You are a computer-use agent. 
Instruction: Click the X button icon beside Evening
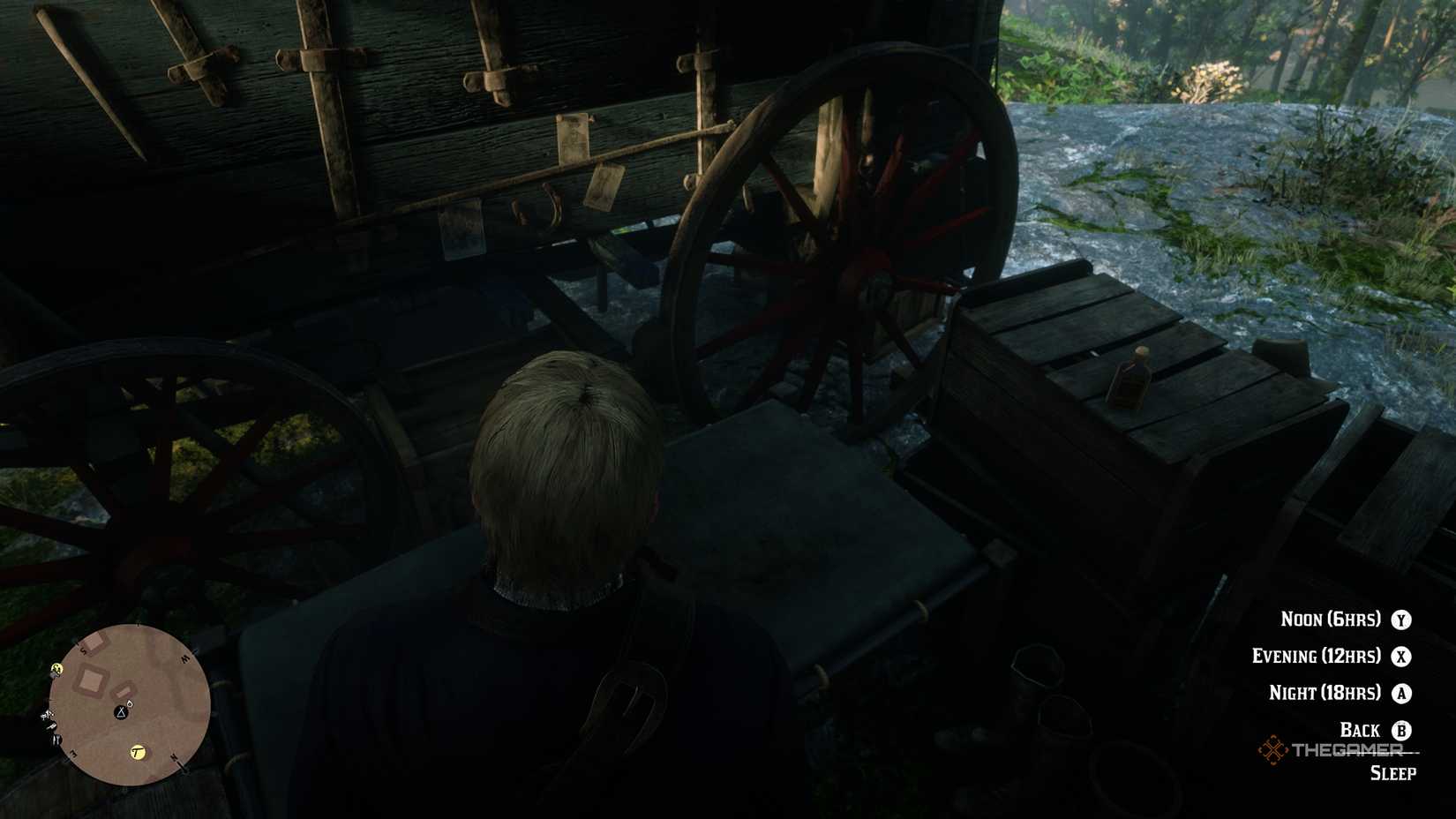(1402, 657)
